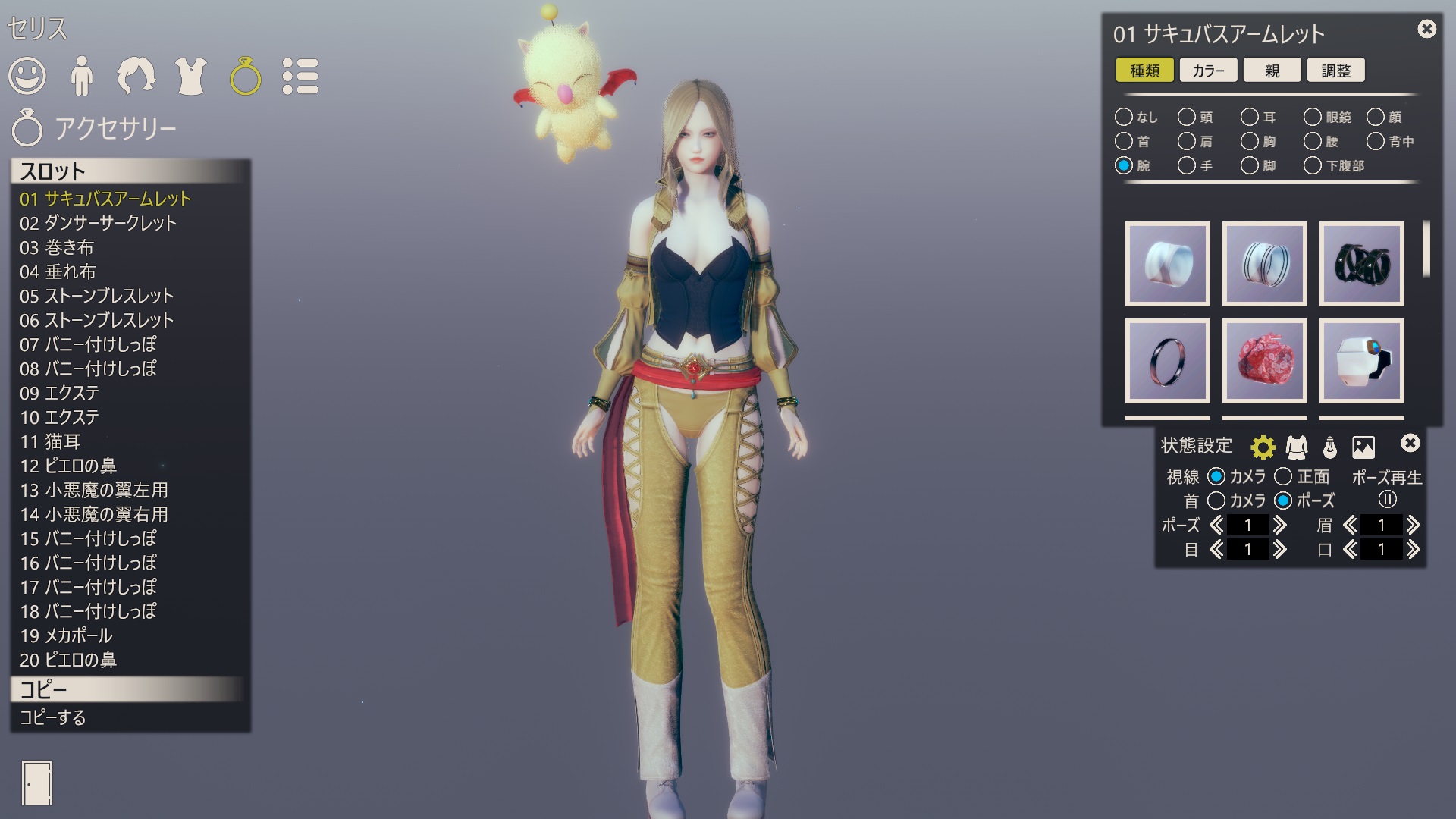The width and height of the screenshot is (1456, 819).
Task: Select the 背中 back radio option
Action: (1376, 142)
